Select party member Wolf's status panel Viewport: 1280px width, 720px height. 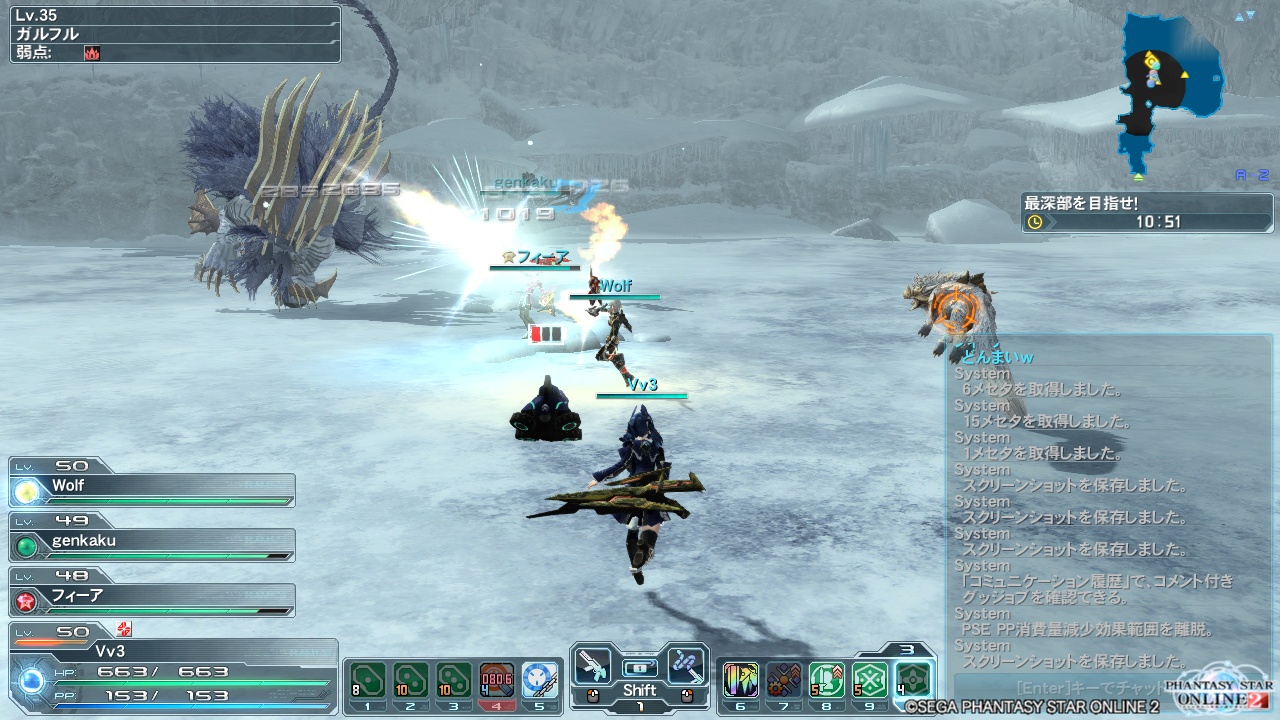click(152, 488)
